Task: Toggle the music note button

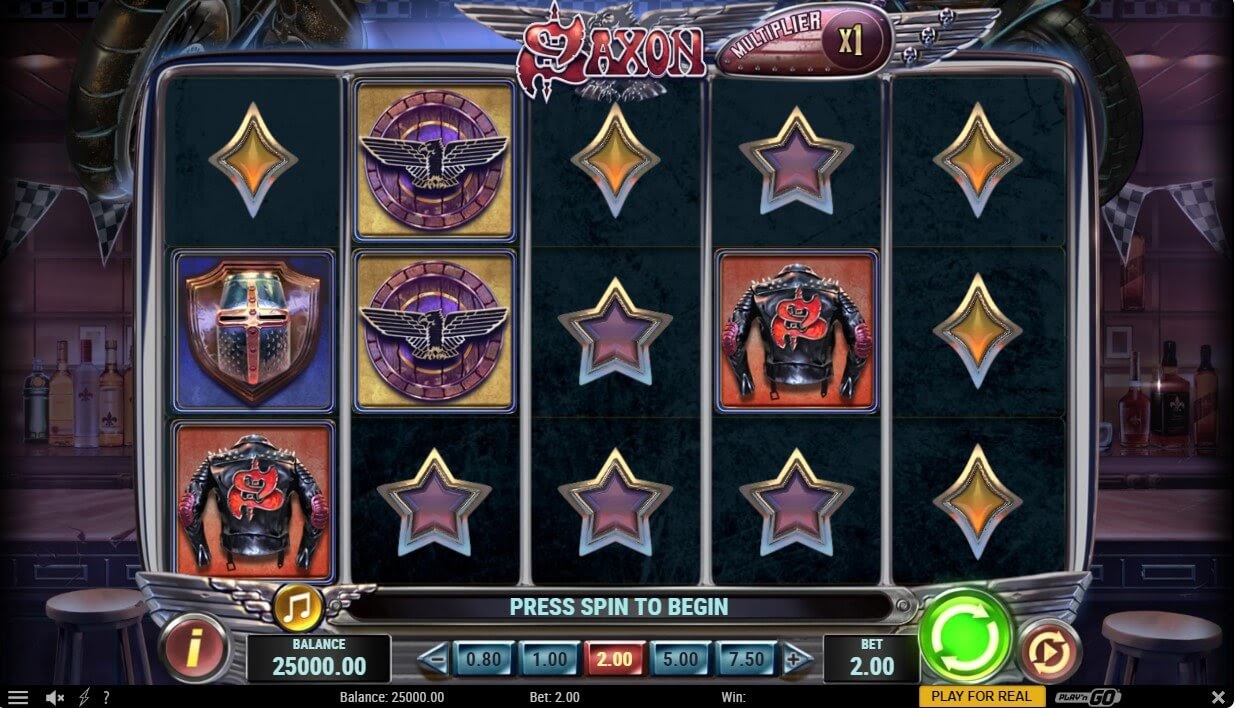Action: click(x=297, y=606)
